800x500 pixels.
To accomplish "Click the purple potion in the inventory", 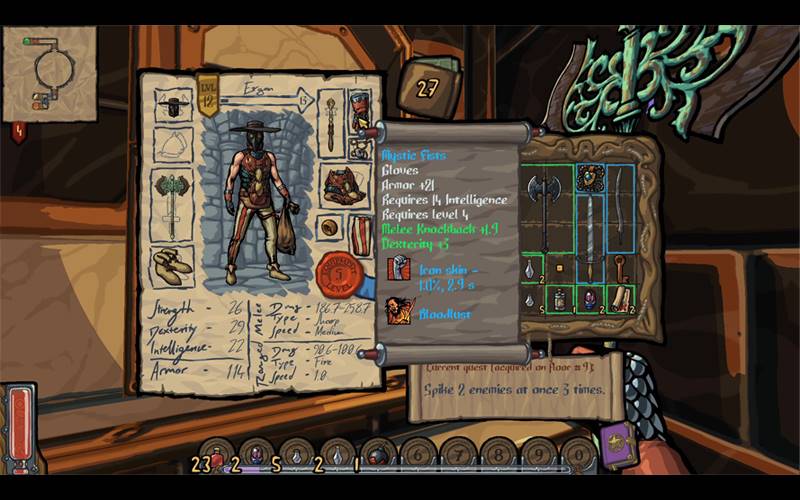I will (590, 298).
